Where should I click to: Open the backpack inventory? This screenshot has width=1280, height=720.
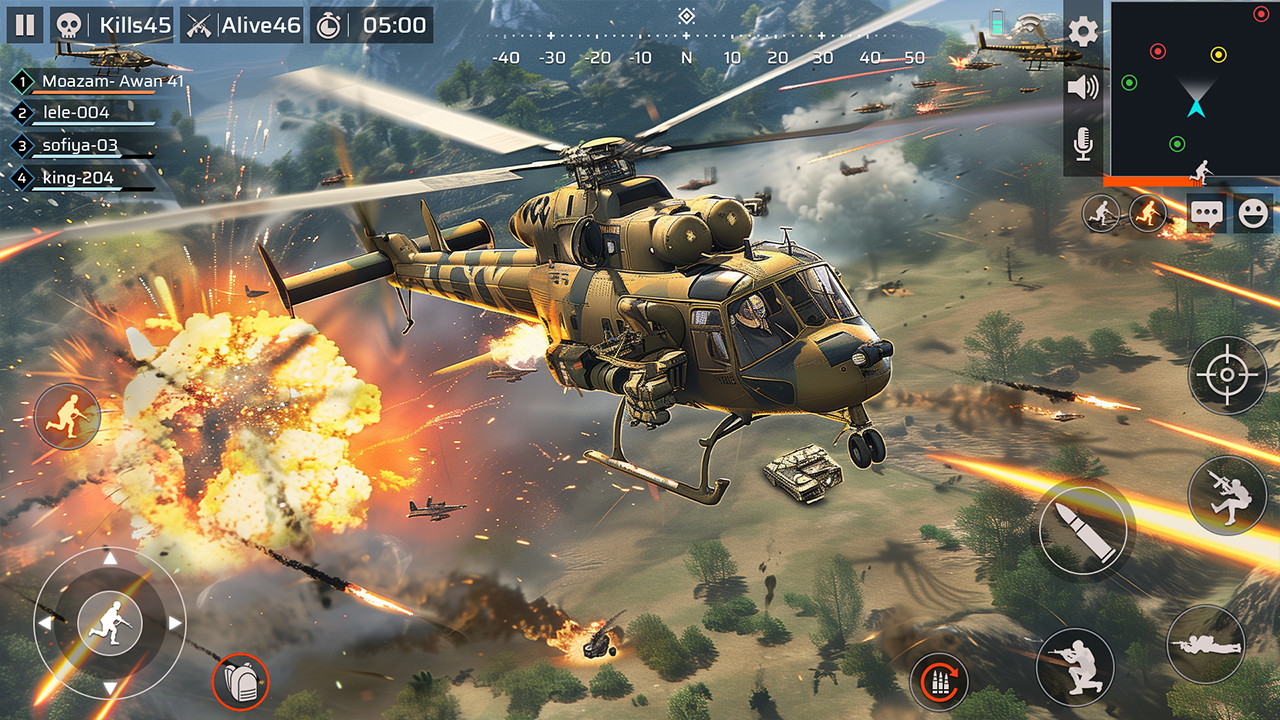[241, 682]
